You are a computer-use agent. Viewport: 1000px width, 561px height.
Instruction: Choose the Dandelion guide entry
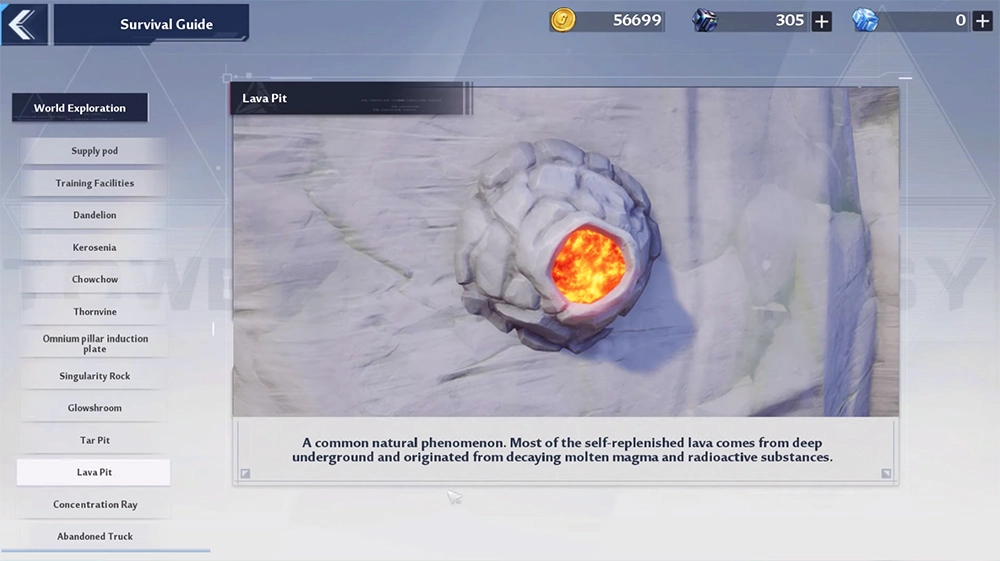[94, 215]
